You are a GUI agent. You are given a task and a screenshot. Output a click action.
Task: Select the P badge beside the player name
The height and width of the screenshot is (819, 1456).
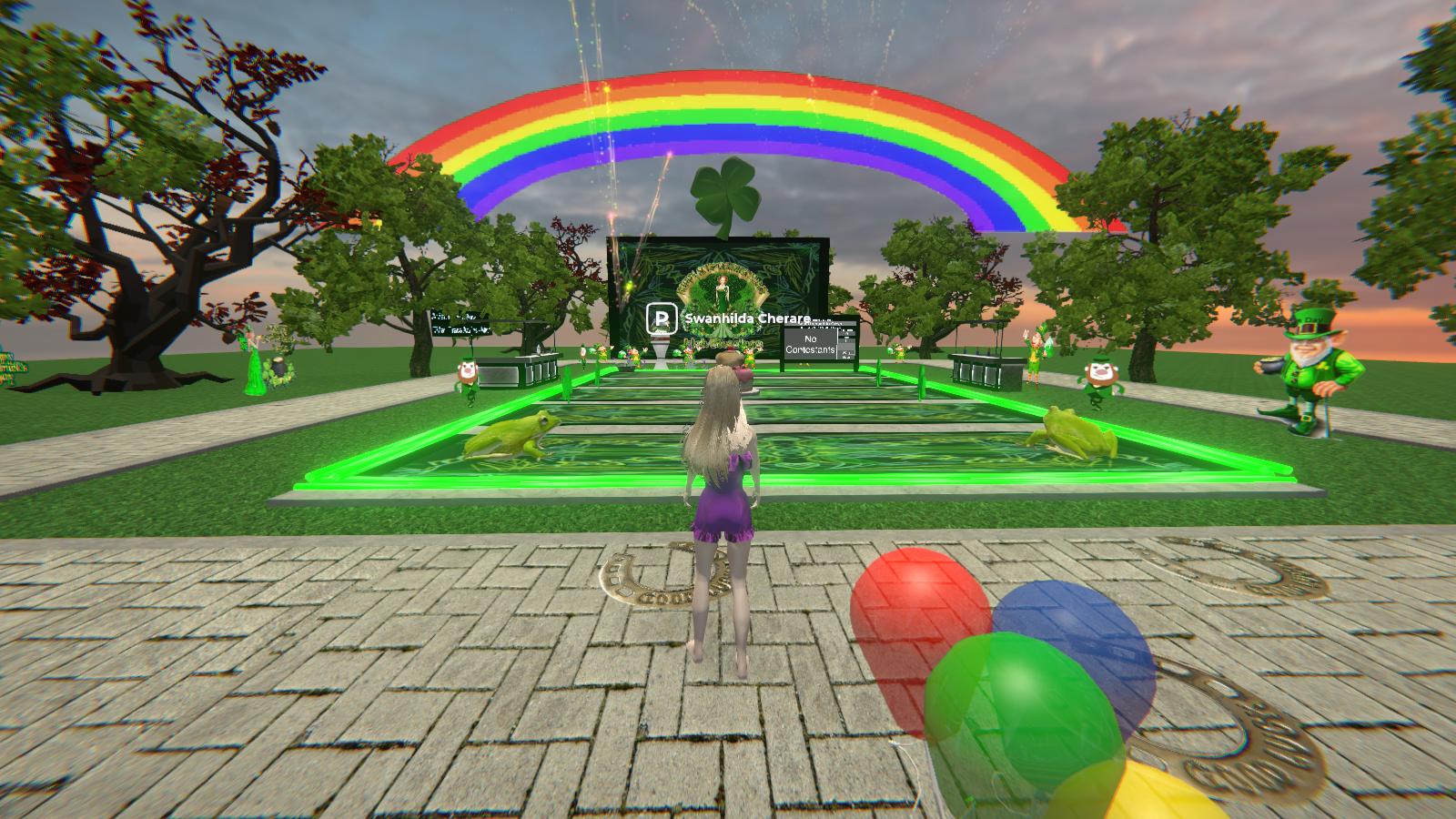(662, 319)
